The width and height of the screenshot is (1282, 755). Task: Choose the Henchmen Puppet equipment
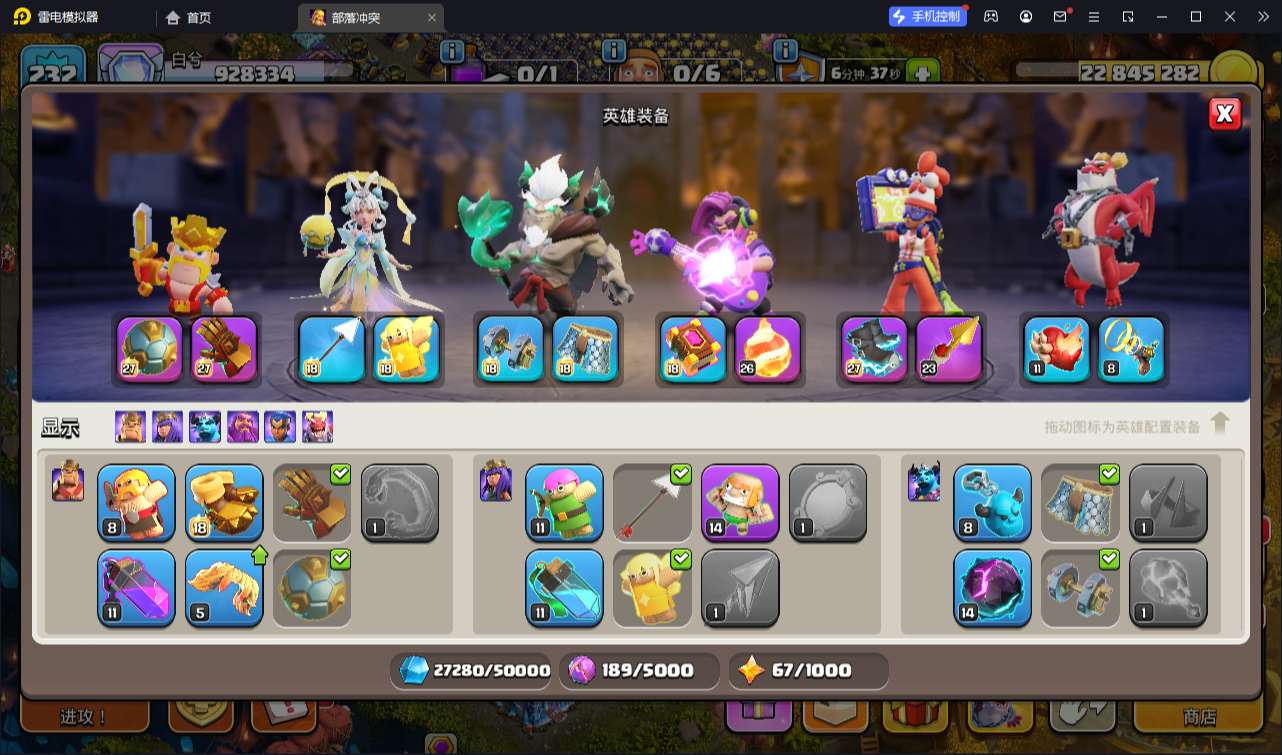pyautogui.click(x=992, y=503)
